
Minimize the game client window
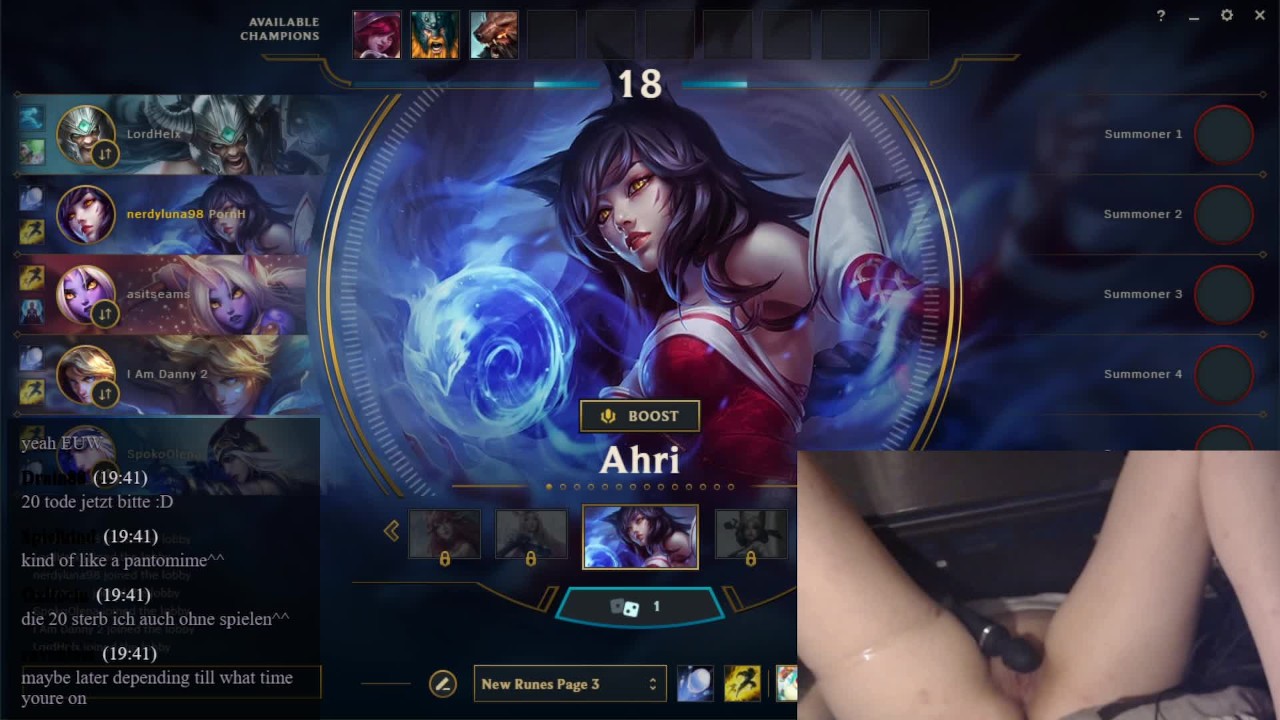pos(1194,17)
